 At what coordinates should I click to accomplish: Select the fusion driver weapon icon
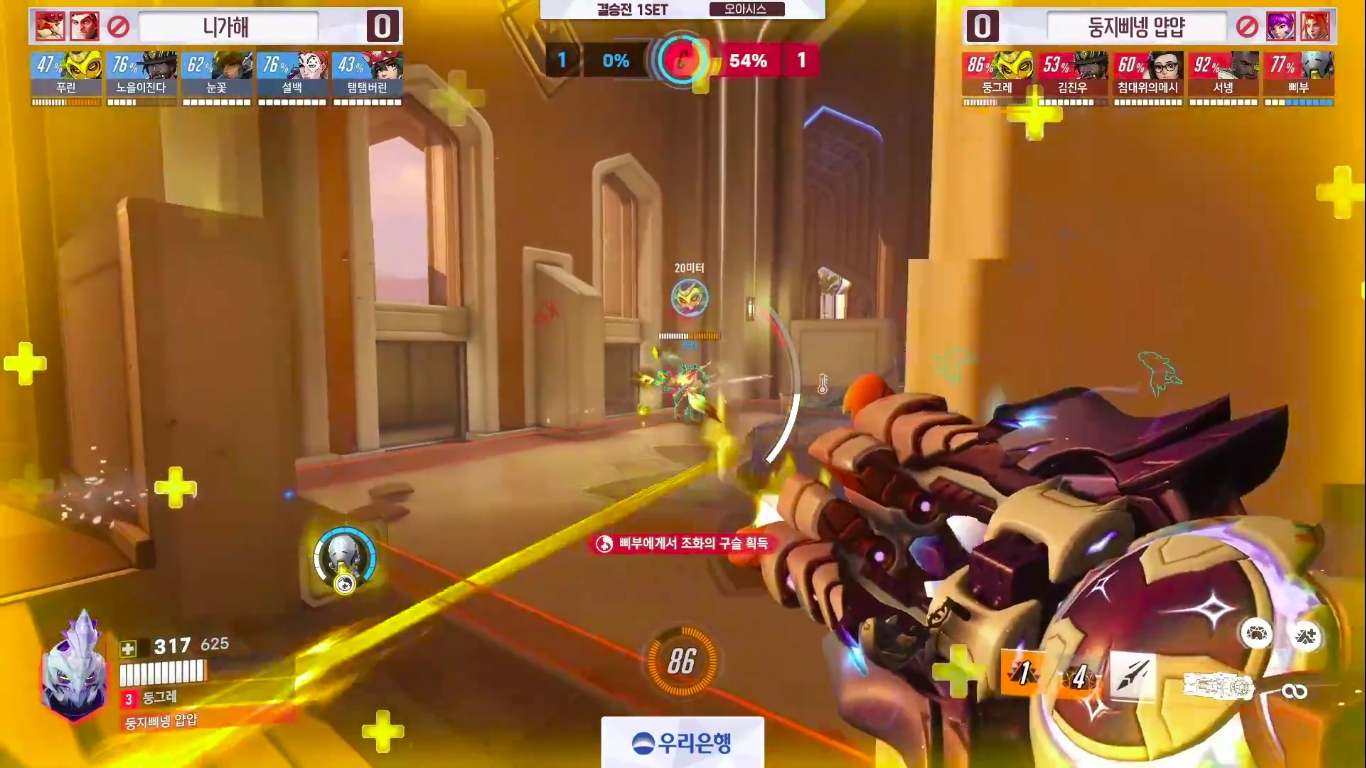click(1219, 686)
